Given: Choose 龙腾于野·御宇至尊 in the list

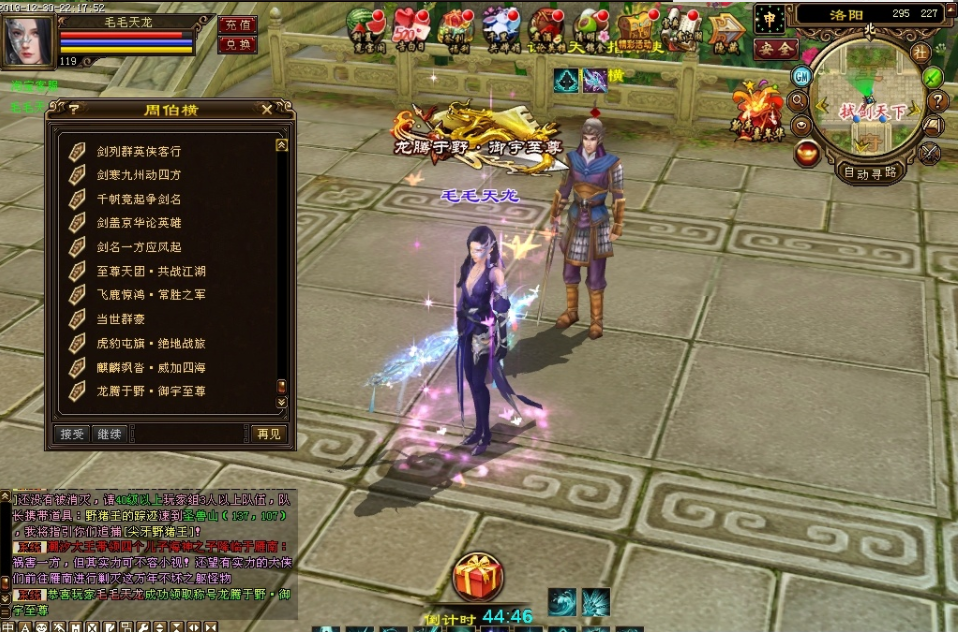Looking at the screenshot, I should (x=151, y=391).
